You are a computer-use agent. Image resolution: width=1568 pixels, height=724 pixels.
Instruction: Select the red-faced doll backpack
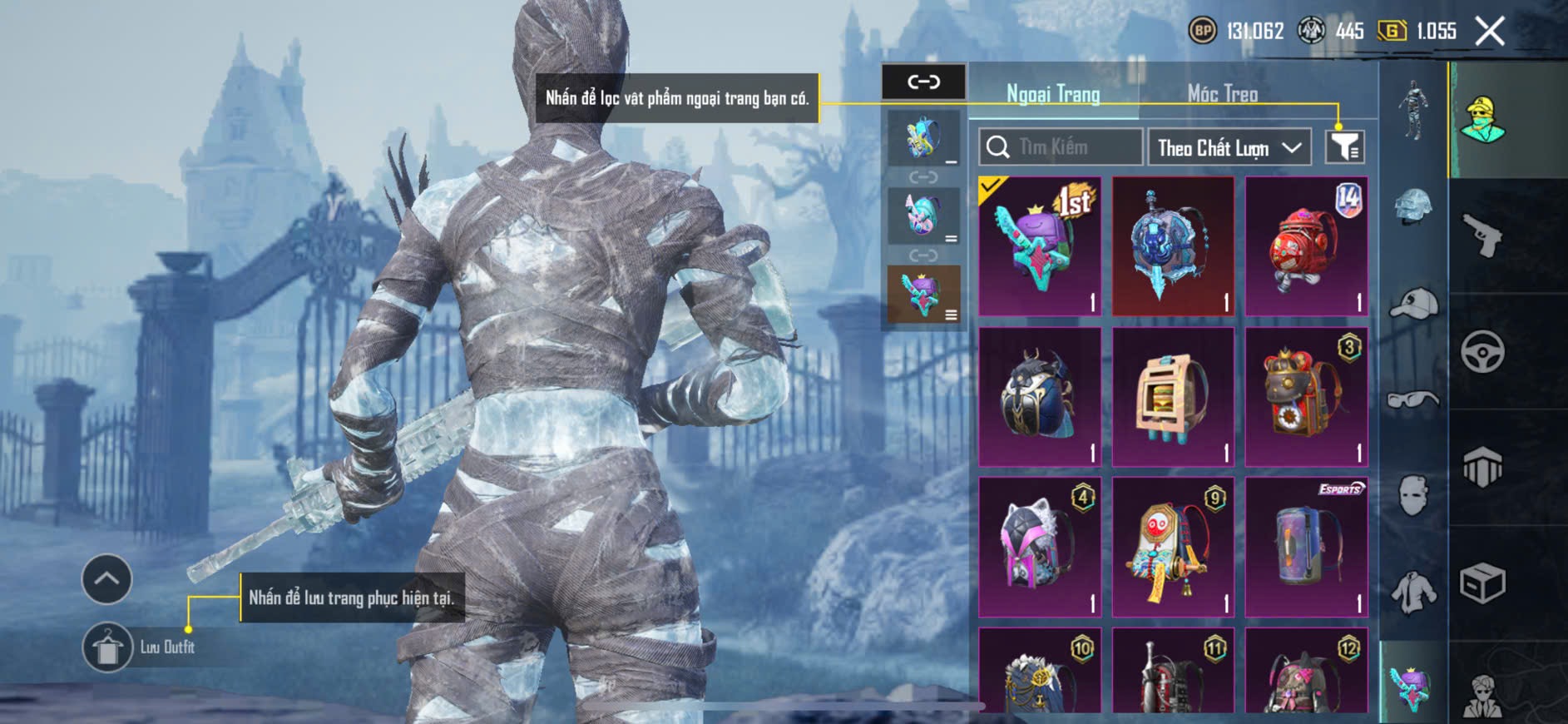(1173, 547)
